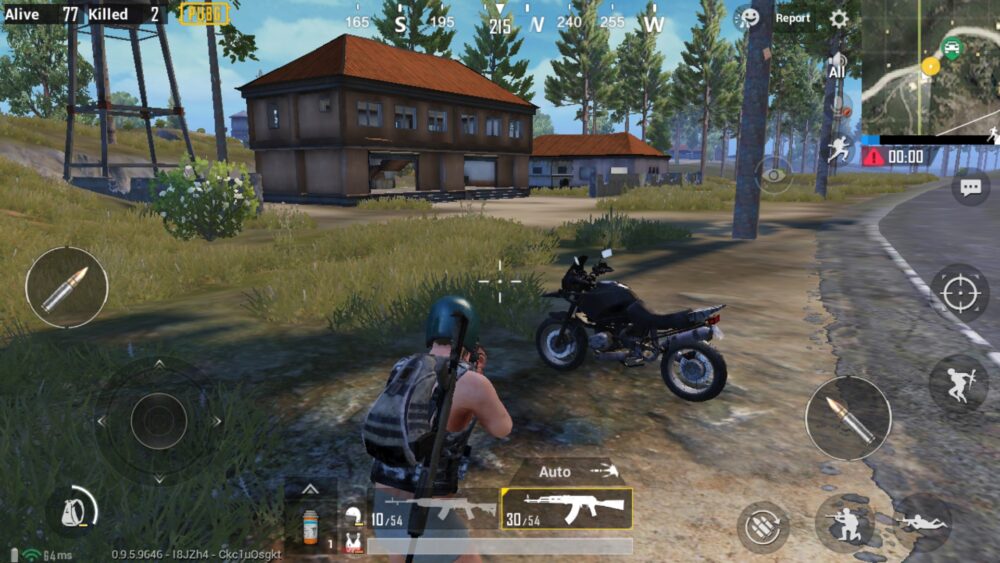Fire using the right bullet button
This screenshot has width=1000, height=563.
848,418
